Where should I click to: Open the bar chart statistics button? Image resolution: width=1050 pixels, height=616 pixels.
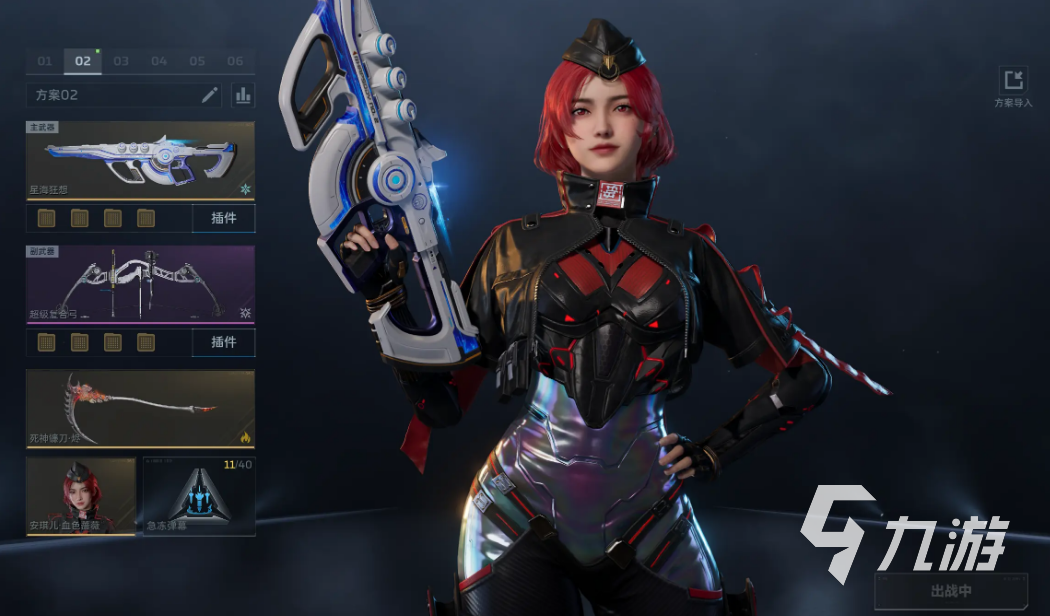[x=243, y=95]
